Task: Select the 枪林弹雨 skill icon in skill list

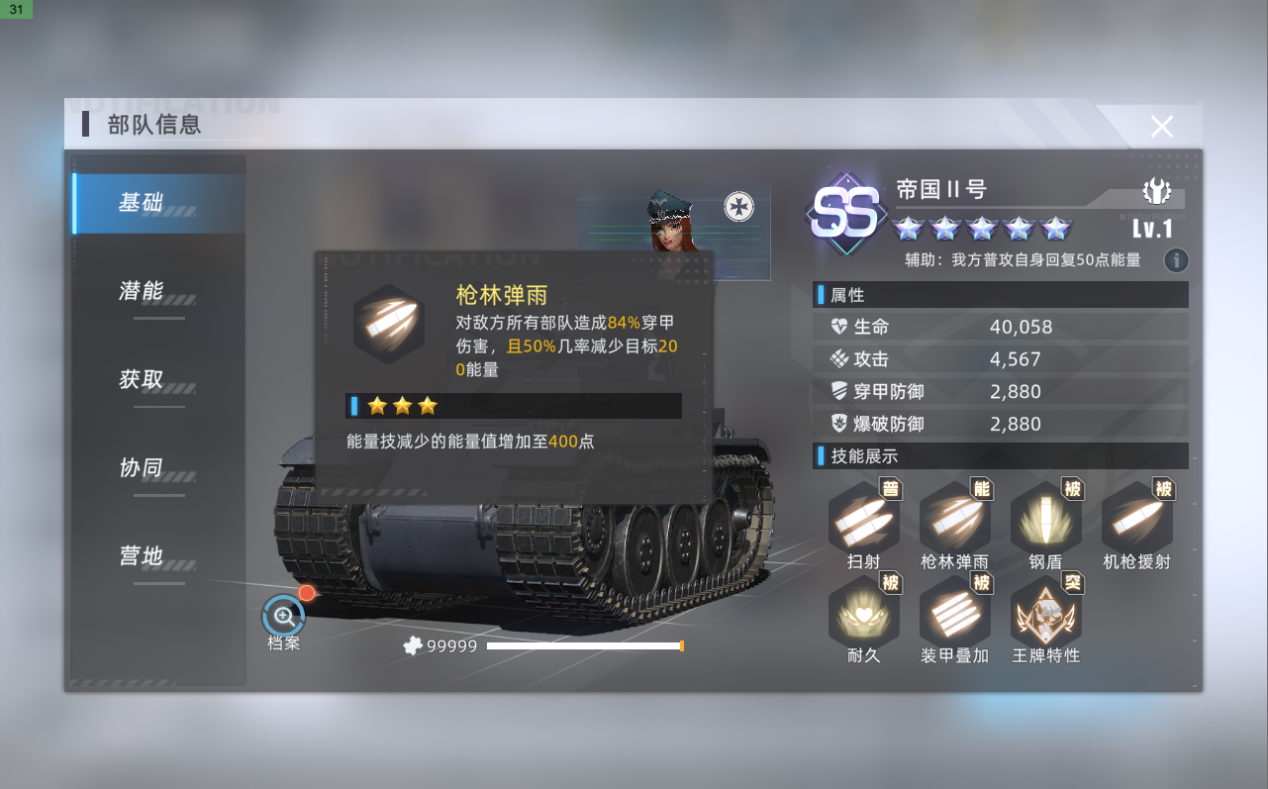Action: click(x=954, y=517)
